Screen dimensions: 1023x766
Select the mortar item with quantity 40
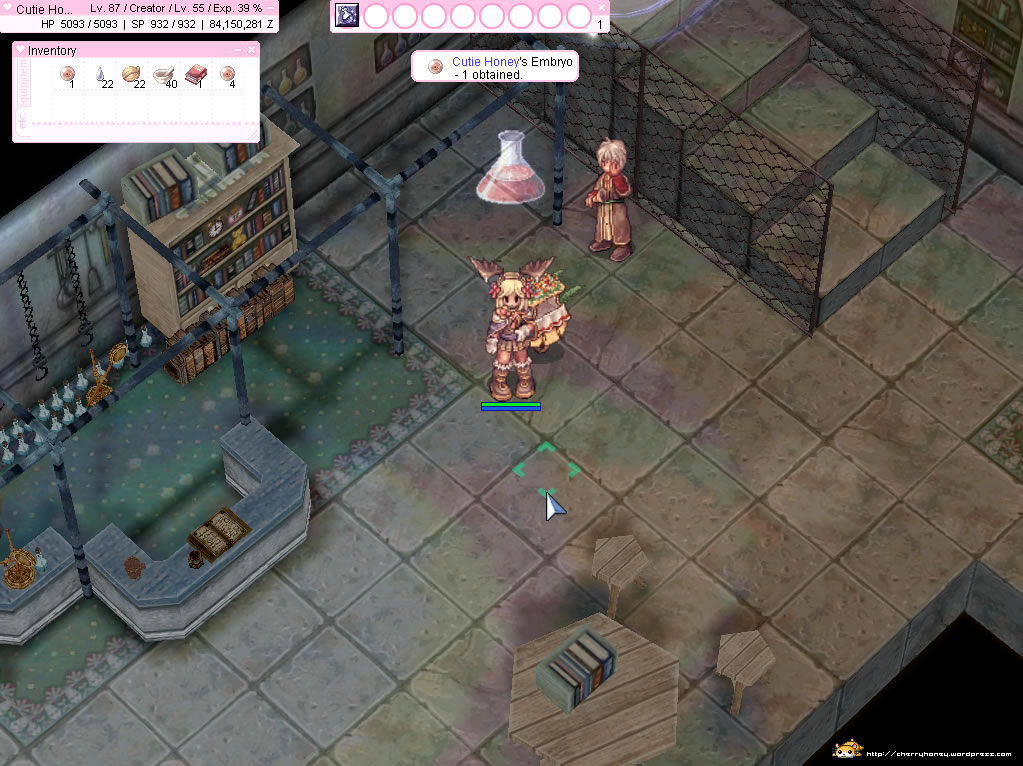pos(163,73)
